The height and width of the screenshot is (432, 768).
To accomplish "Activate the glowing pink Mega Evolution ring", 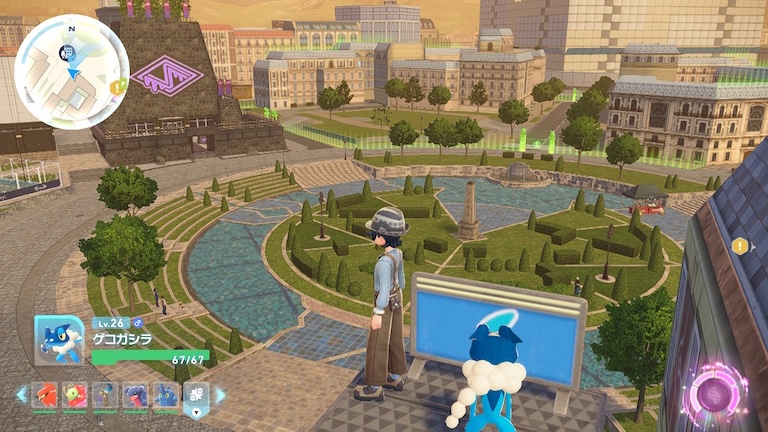I will 716,391.
